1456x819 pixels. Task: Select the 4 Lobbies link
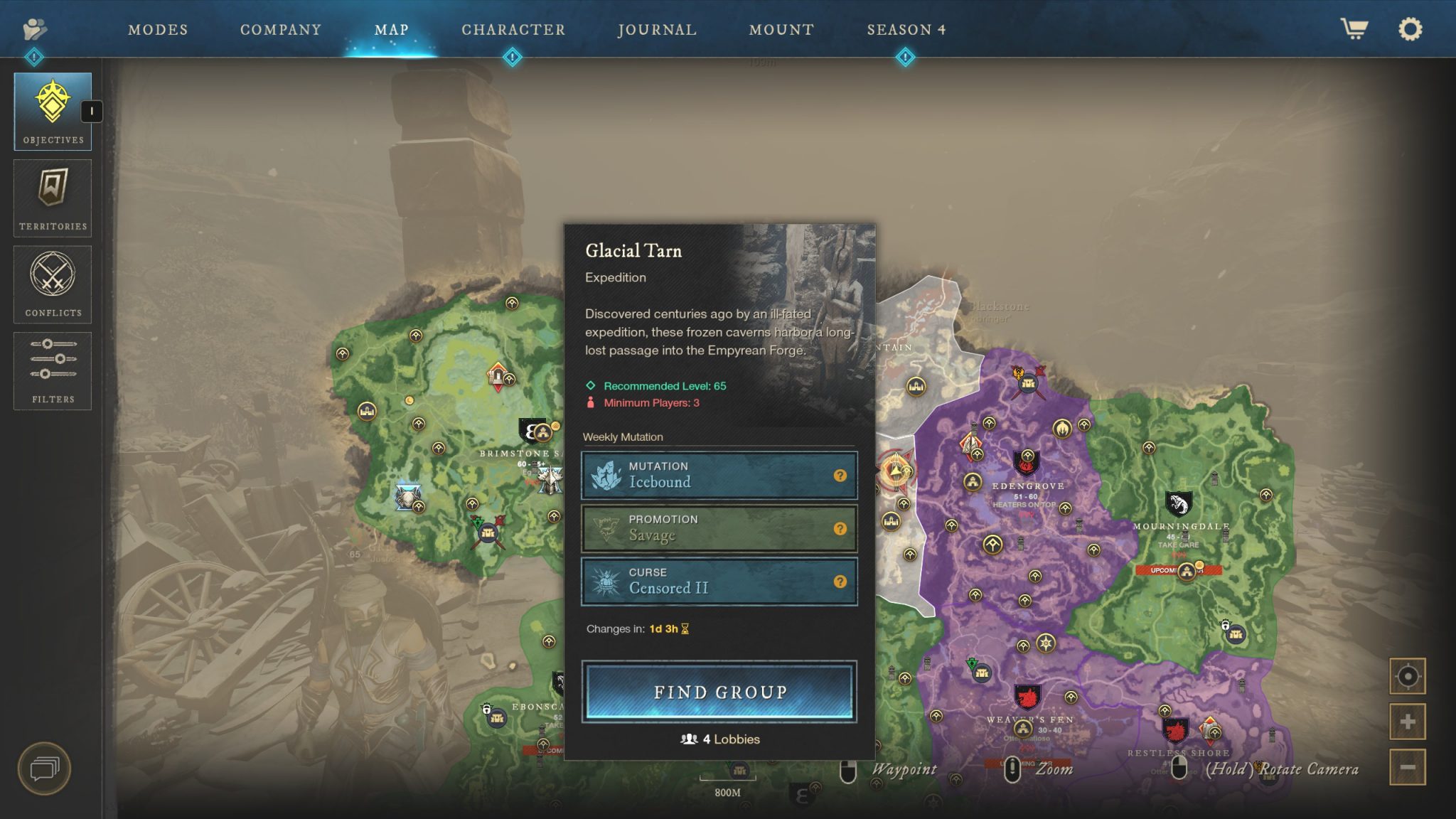720,739
